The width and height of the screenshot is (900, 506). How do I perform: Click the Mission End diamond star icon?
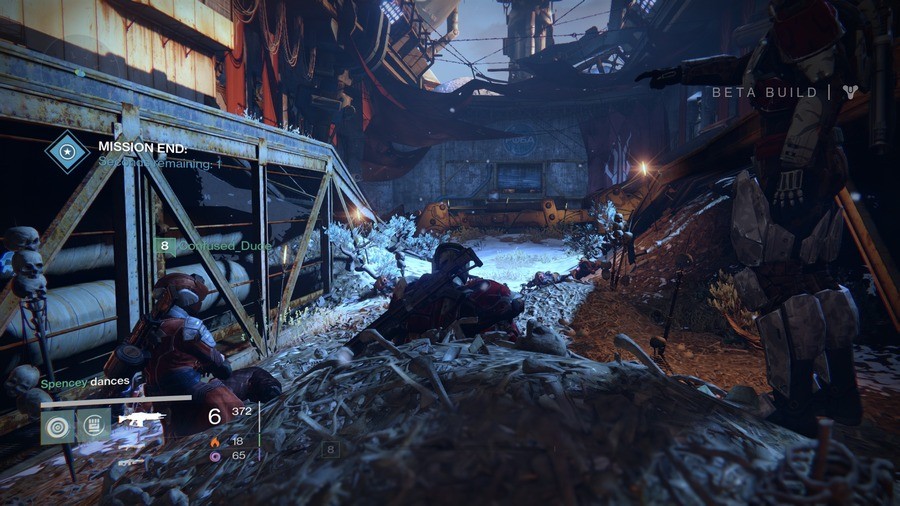point(68,153)
